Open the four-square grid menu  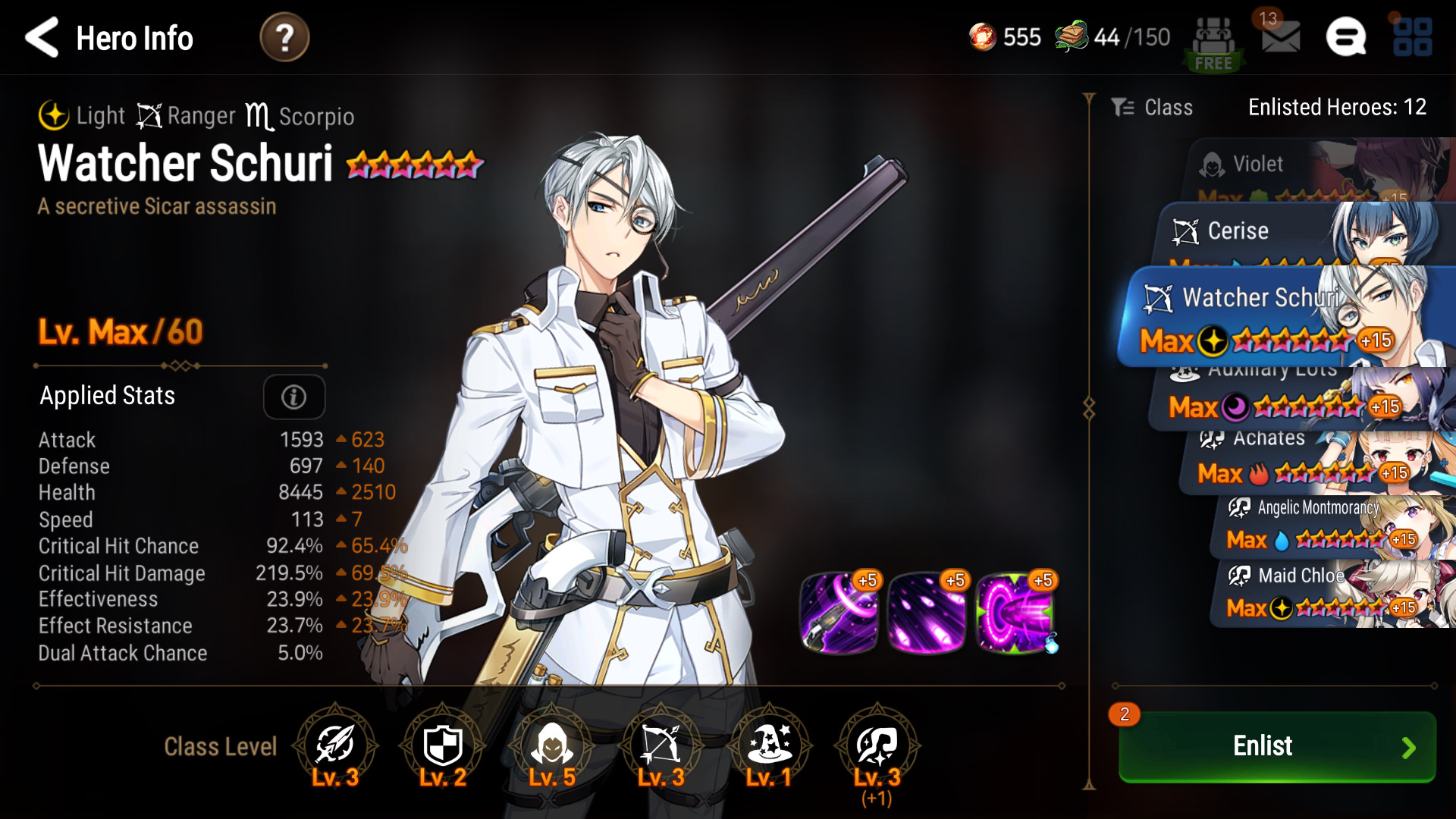click(x=1412, y=37)
